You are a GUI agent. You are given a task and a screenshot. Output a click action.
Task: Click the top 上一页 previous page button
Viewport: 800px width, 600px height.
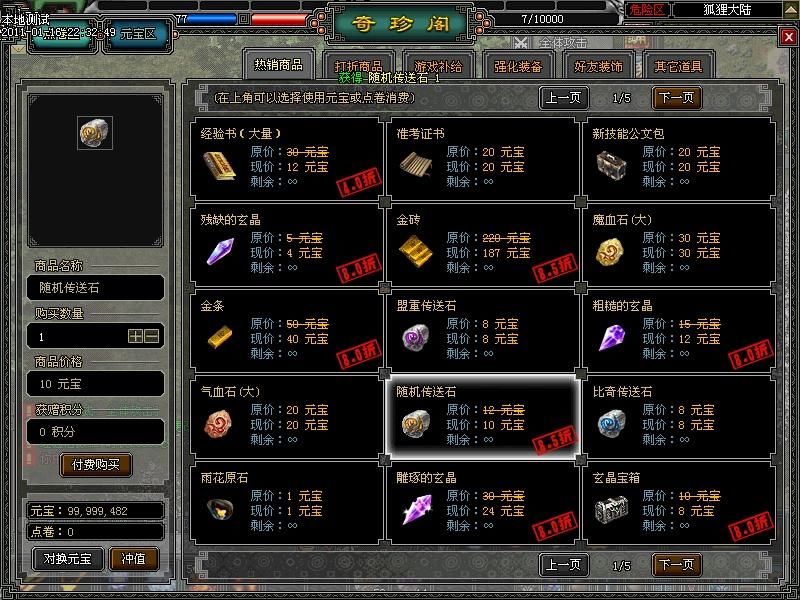point(563,98)
